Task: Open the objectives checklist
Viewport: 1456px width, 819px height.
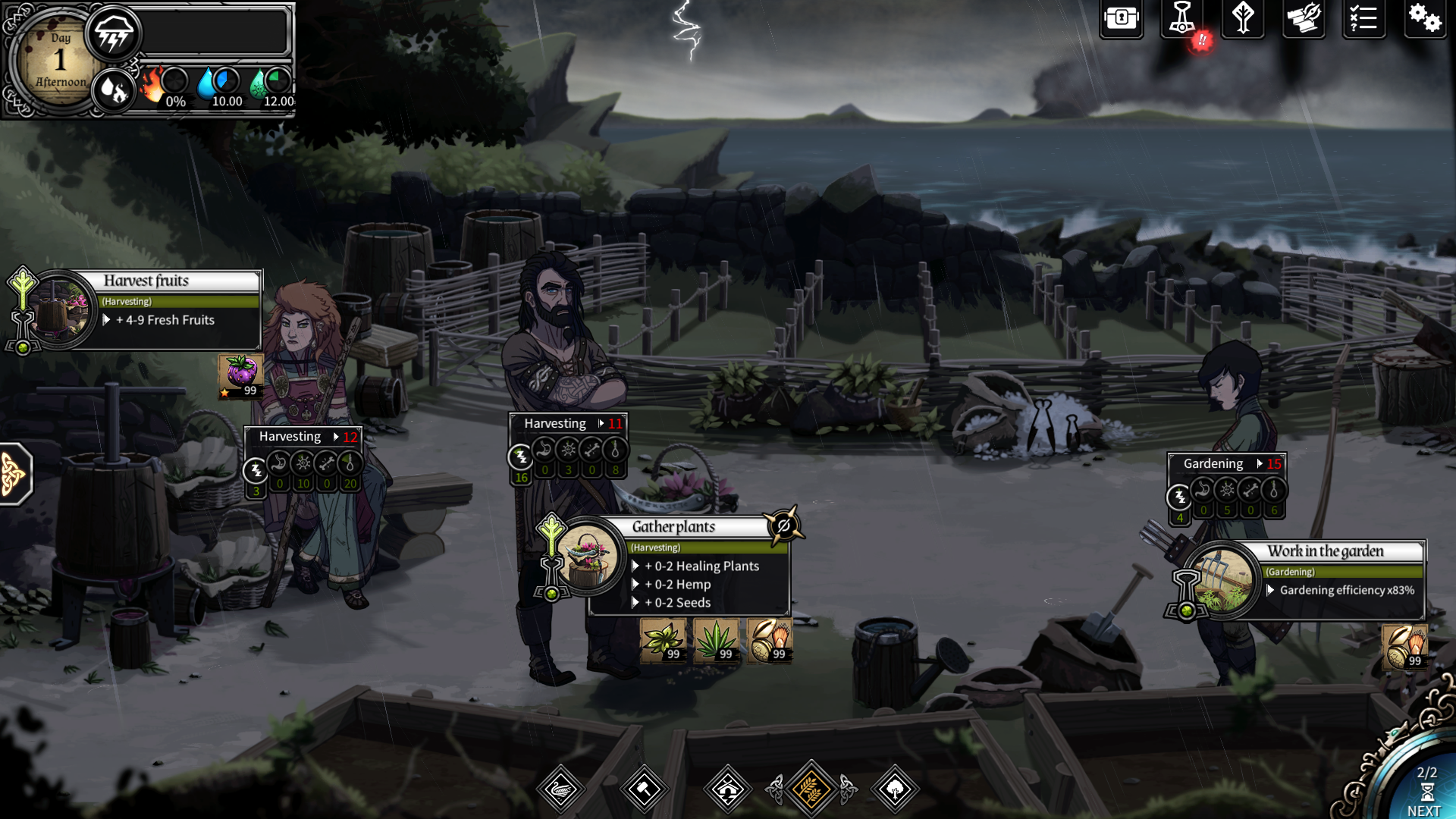Action: click(x=1363, y=20)
